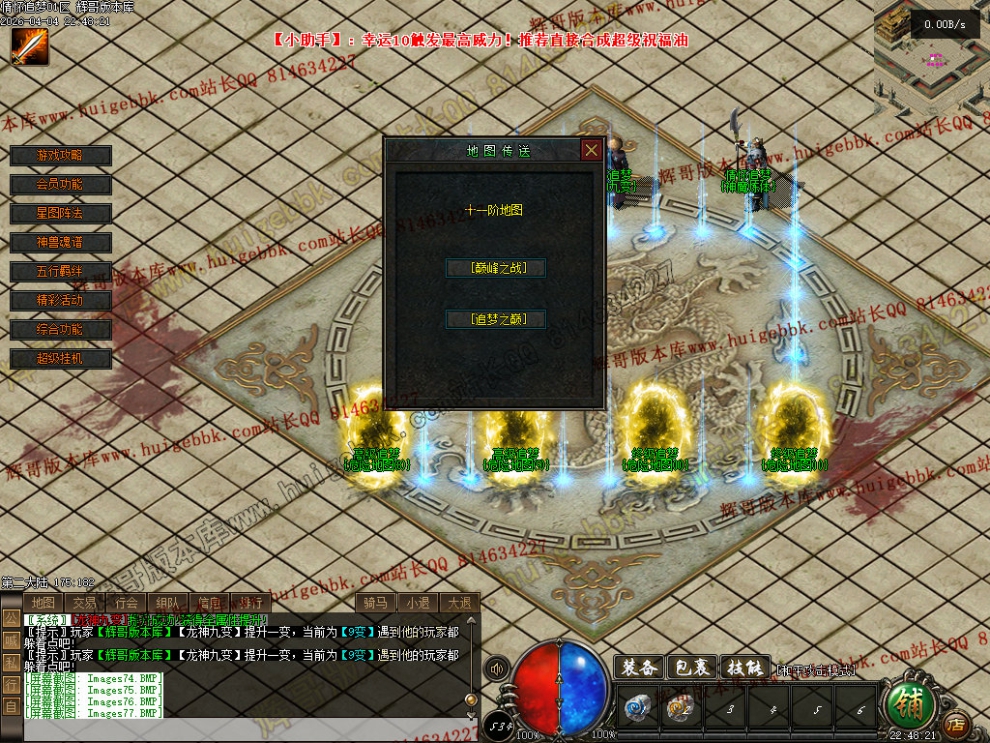Viewport: 990px width, 743px height.
Task: Open the 五行羁绊 menu
Action: pyautogui.click(x=60, y=271)
